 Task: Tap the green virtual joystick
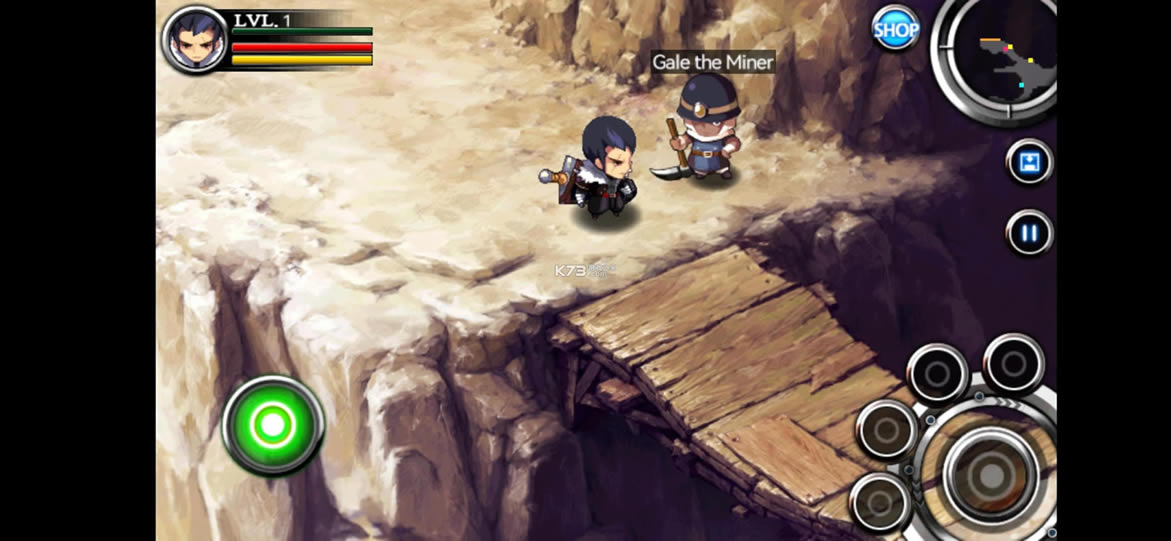tap(272, 426)
